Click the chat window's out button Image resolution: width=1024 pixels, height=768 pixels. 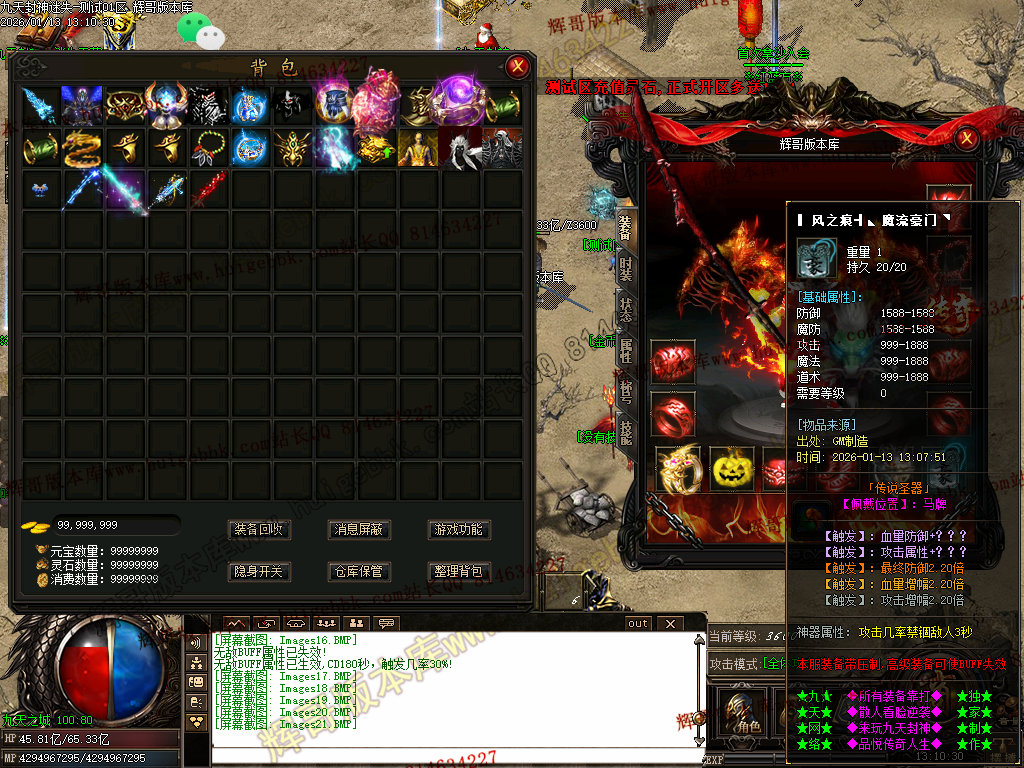638,623
